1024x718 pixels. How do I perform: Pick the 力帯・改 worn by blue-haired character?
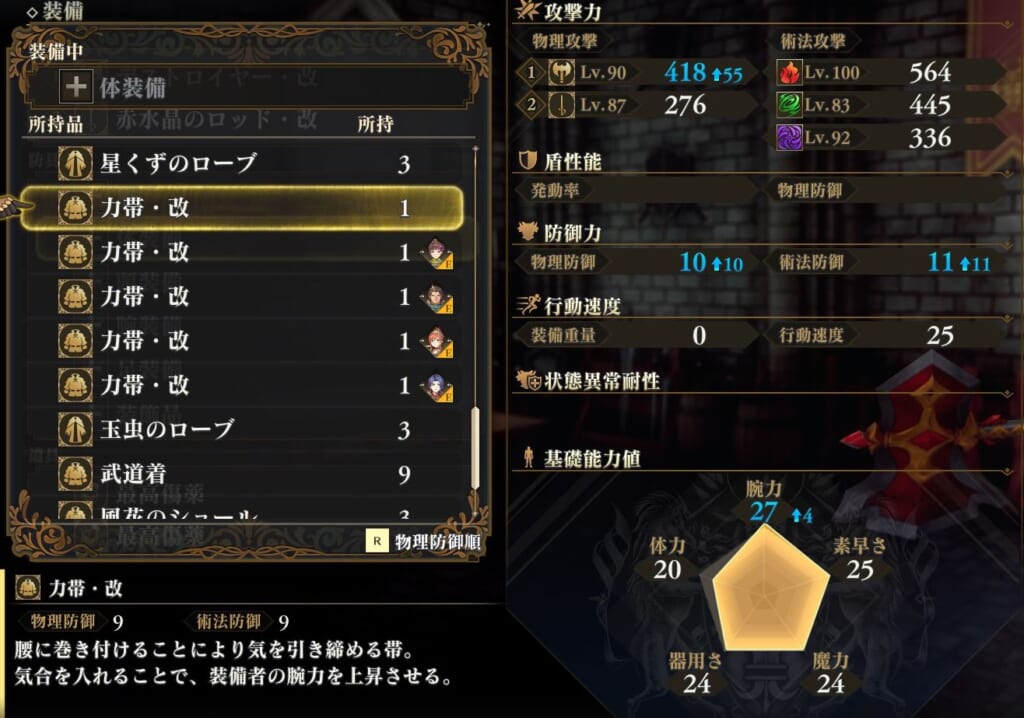point(240,385)
